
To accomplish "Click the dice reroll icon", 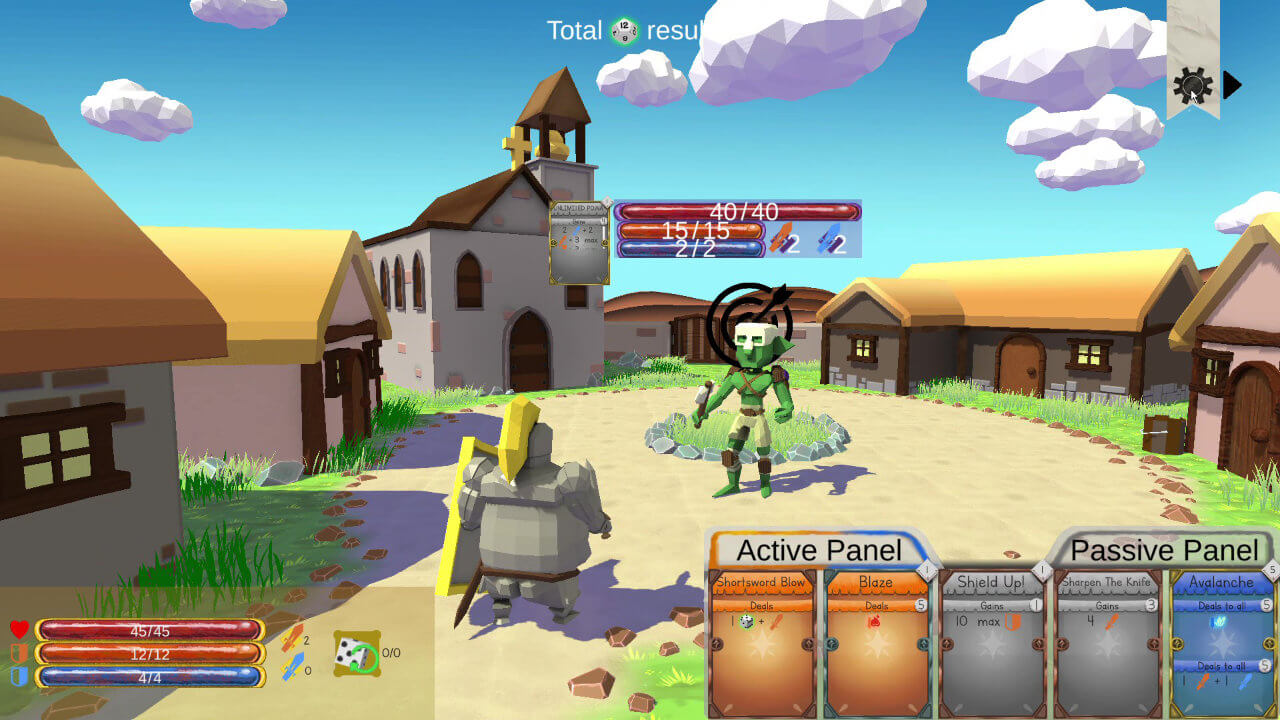I will 356,653.
